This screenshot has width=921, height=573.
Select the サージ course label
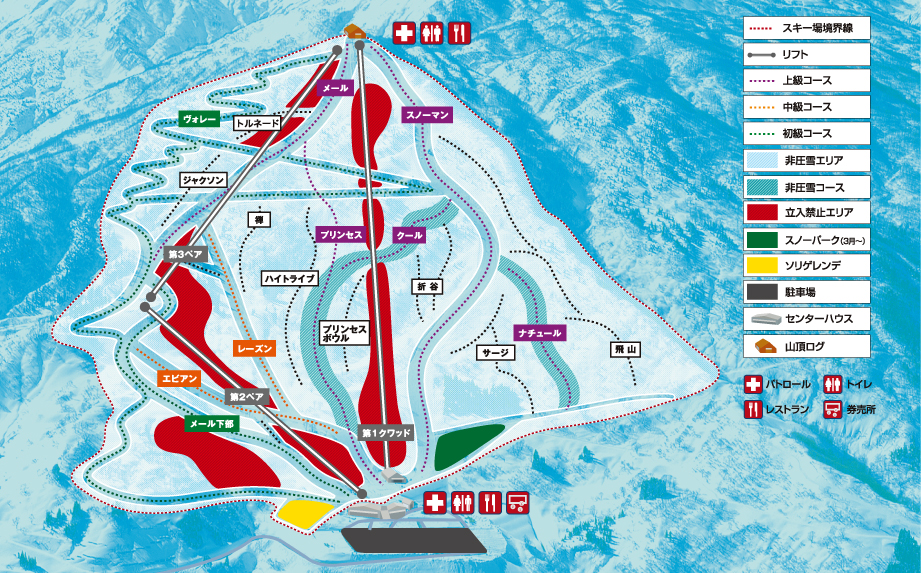coord(496,352)
